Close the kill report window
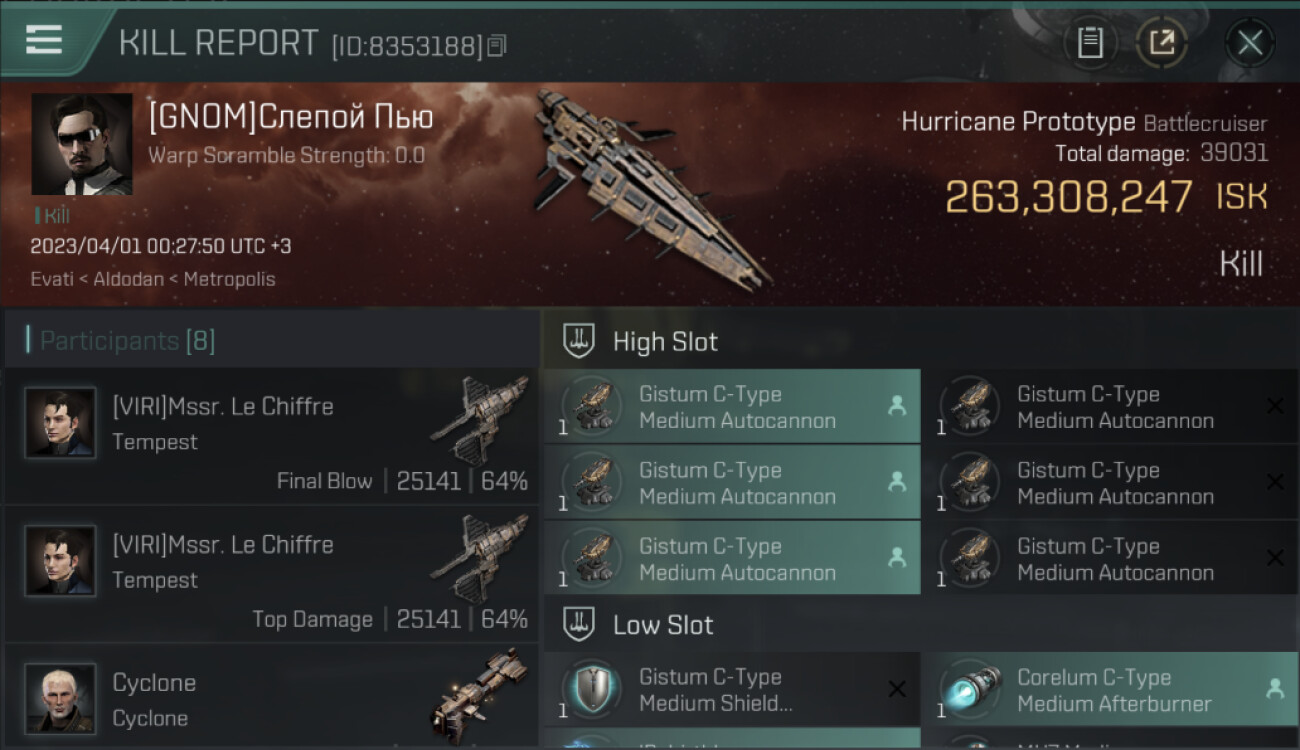1300x750 pixels. (x=1249, y=43)
